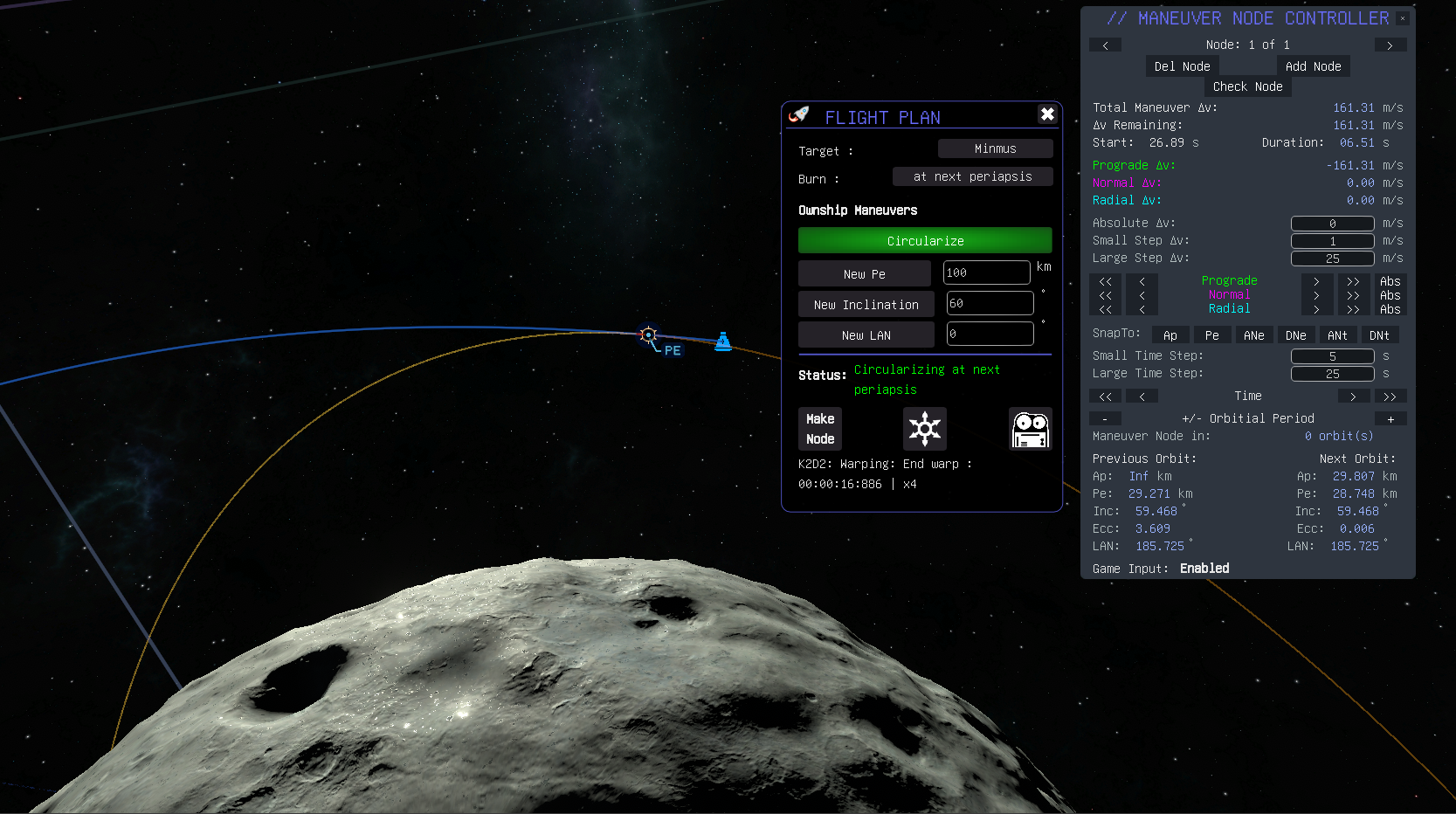This screenshot has height=814, width=1456.
Task: Close the Maneuver Node Controller panel
Action: point(1403,18)
